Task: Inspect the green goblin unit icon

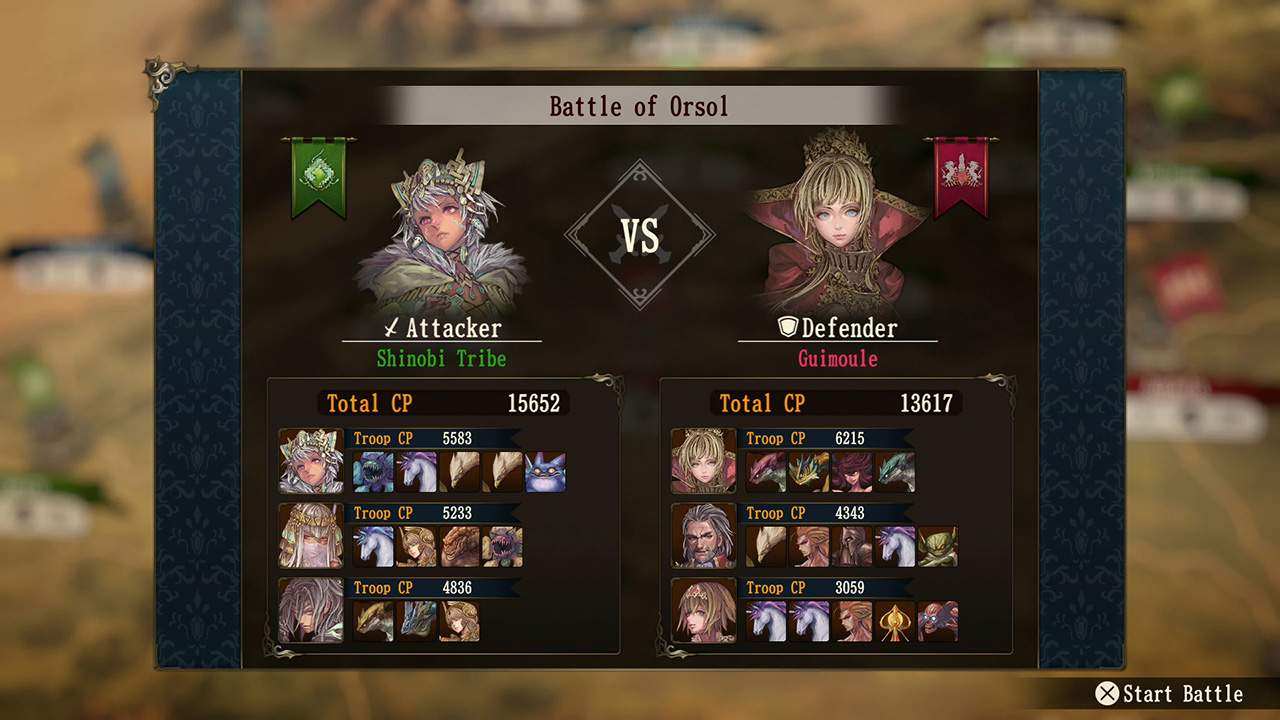Action: (x=937, y=547)
